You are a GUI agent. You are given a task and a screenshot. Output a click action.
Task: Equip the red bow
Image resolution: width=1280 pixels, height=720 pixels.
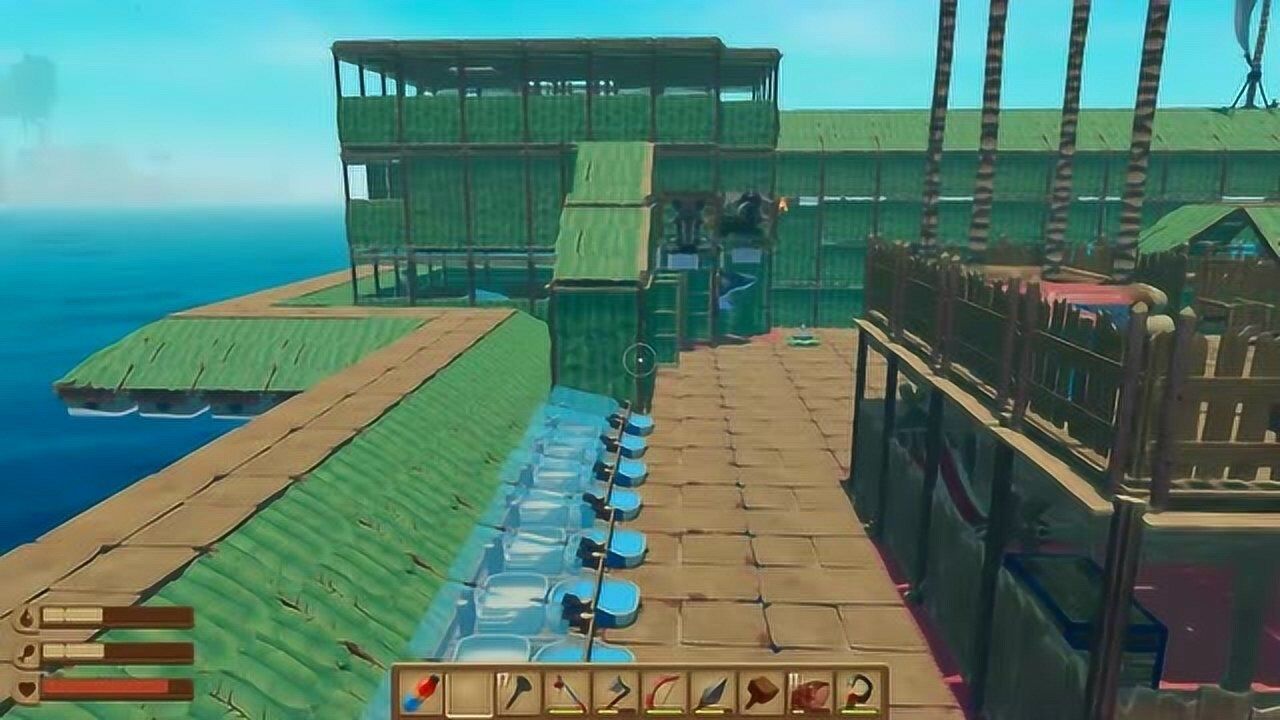click(664, 692)
